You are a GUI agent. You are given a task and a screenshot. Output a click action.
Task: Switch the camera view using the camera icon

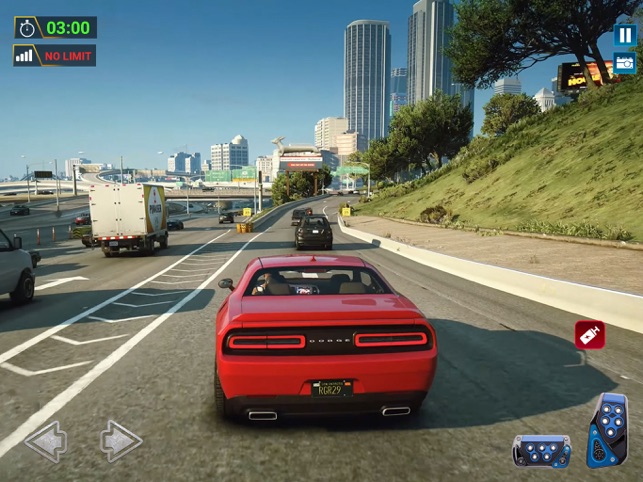click(x=624, y=64)
